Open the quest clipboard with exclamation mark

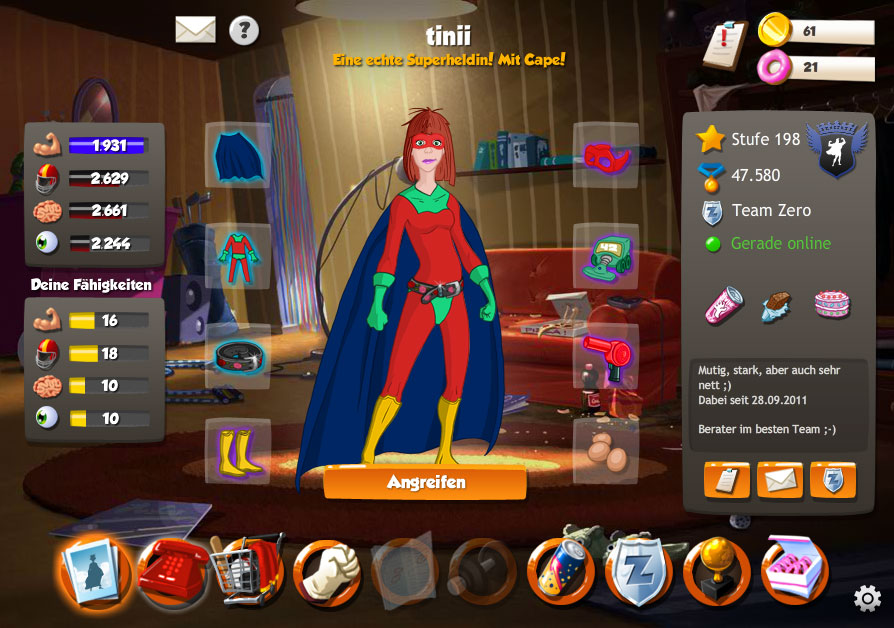click(725, 44)
